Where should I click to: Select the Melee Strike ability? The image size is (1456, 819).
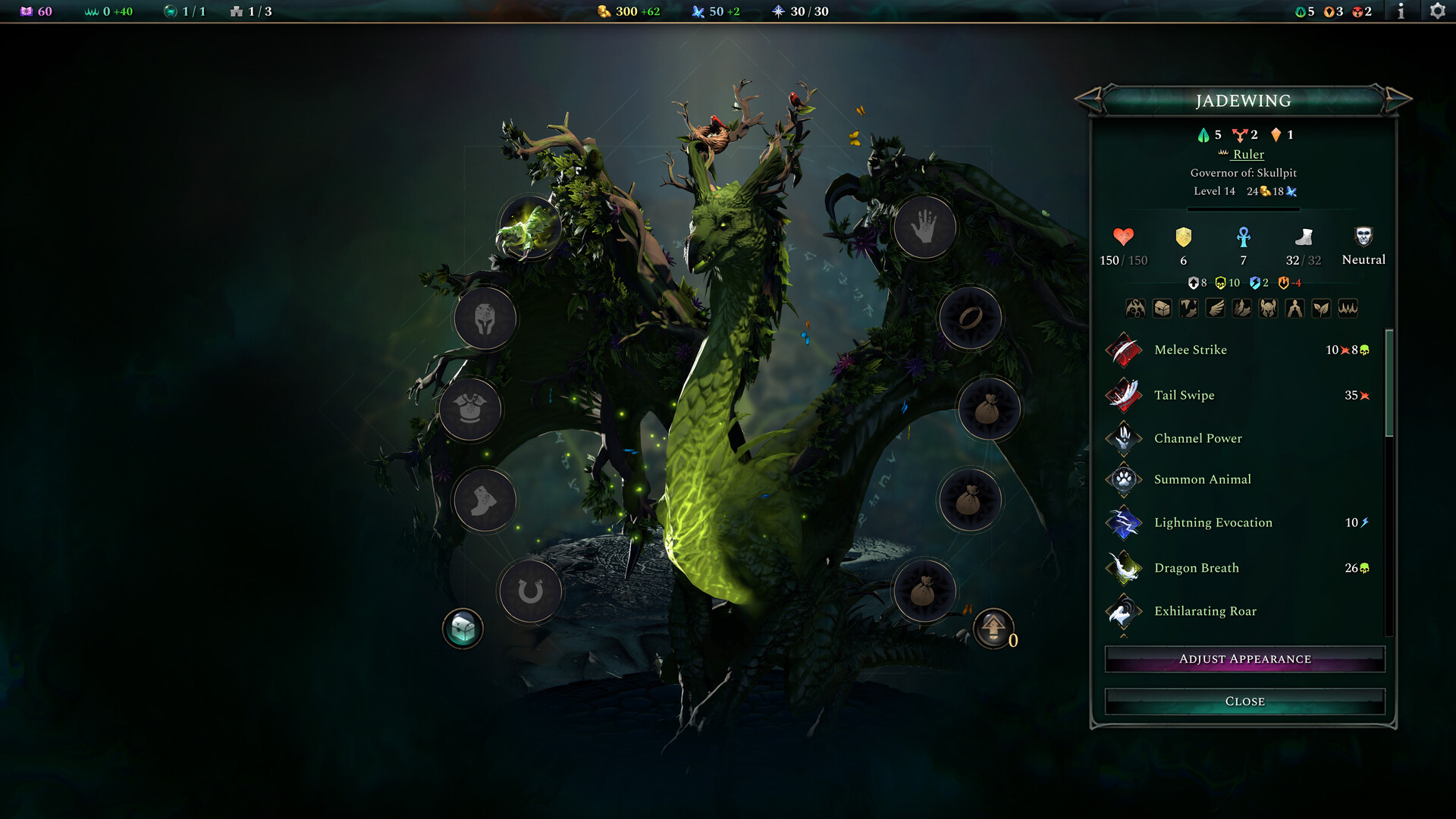[x=1191, y=350]
